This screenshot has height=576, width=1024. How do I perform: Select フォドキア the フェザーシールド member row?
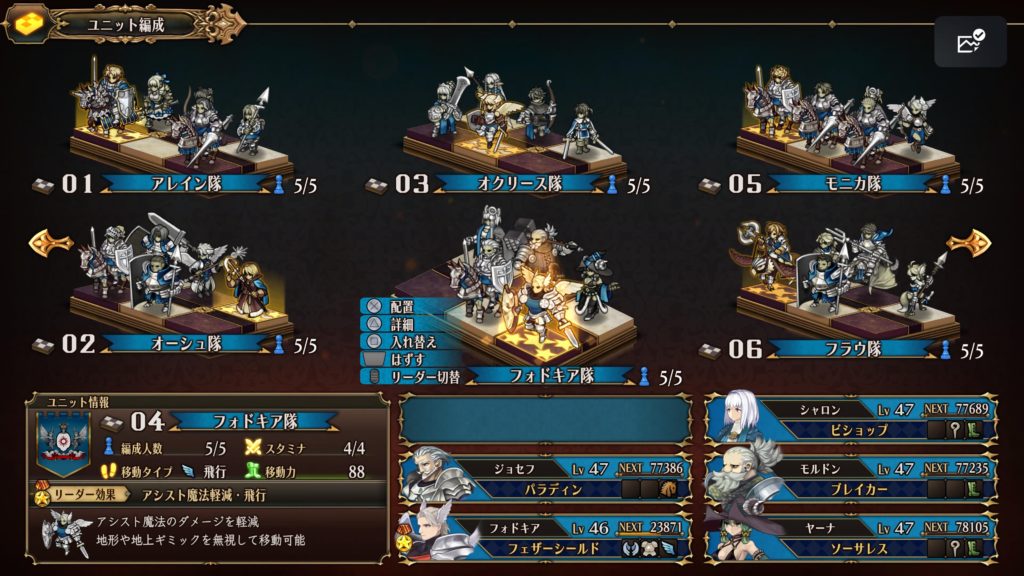tap(545, 536)
